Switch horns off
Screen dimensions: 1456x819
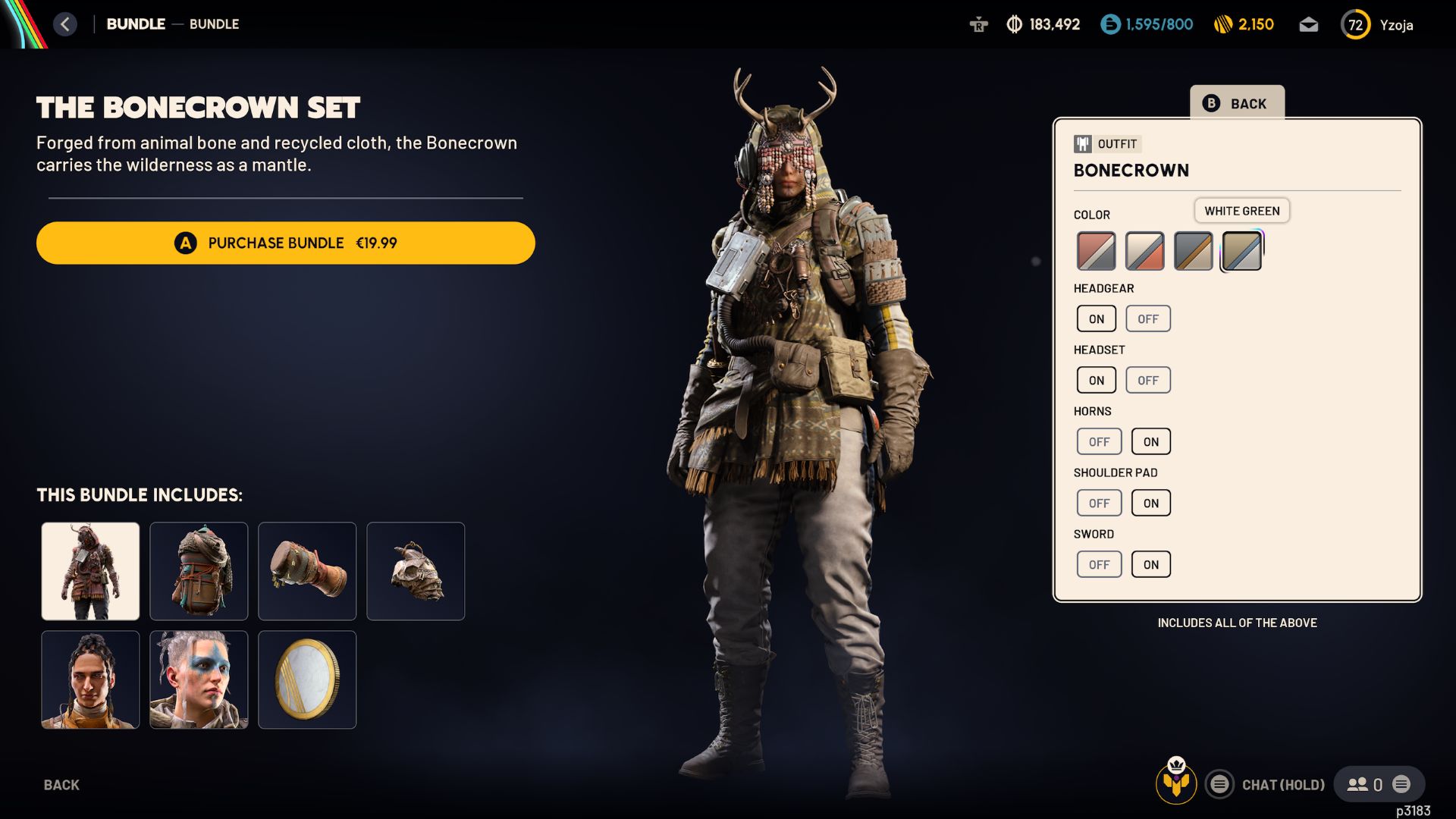coord(1099,441)
